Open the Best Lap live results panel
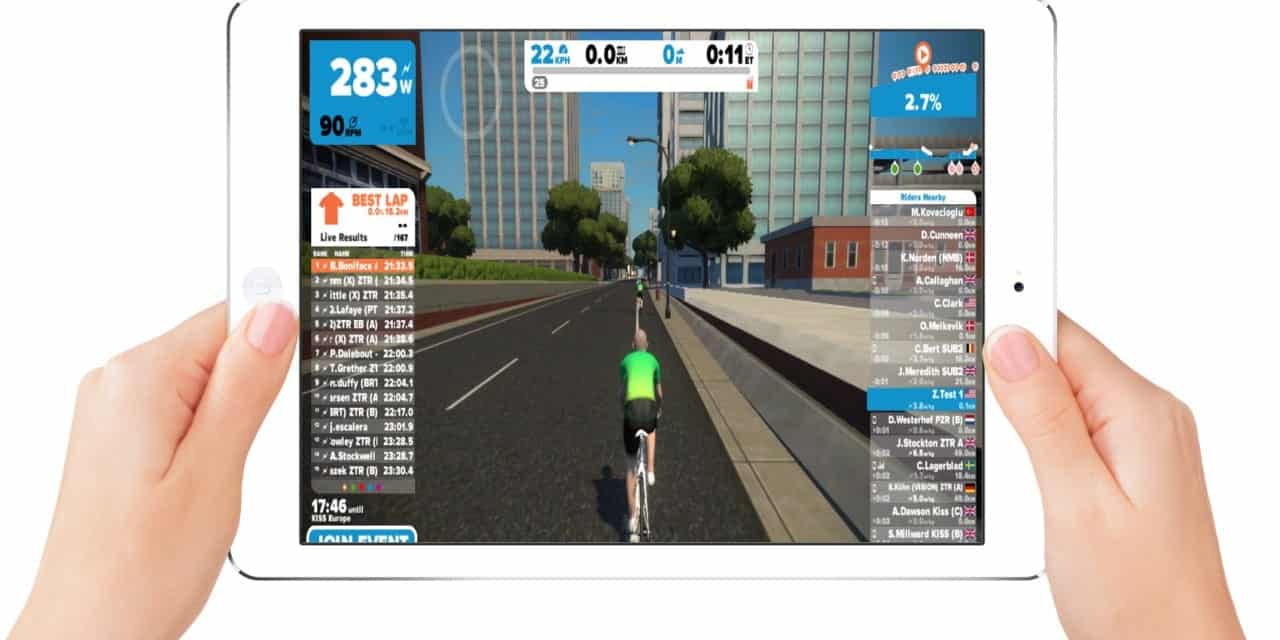The image size is (1280, 640). point(363,217)
